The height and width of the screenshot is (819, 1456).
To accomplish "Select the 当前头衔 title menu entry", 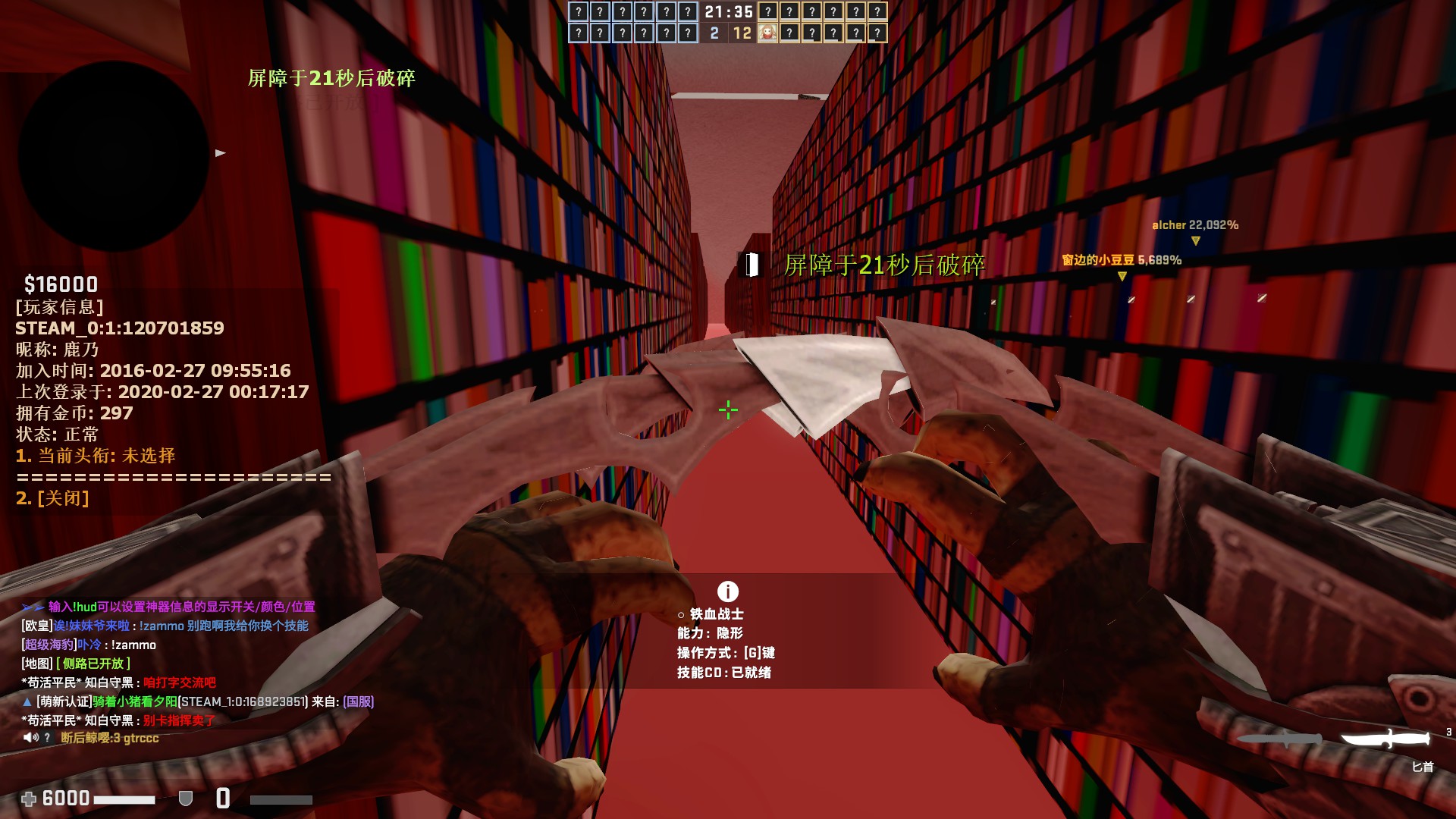I will (x=96, y=456).
